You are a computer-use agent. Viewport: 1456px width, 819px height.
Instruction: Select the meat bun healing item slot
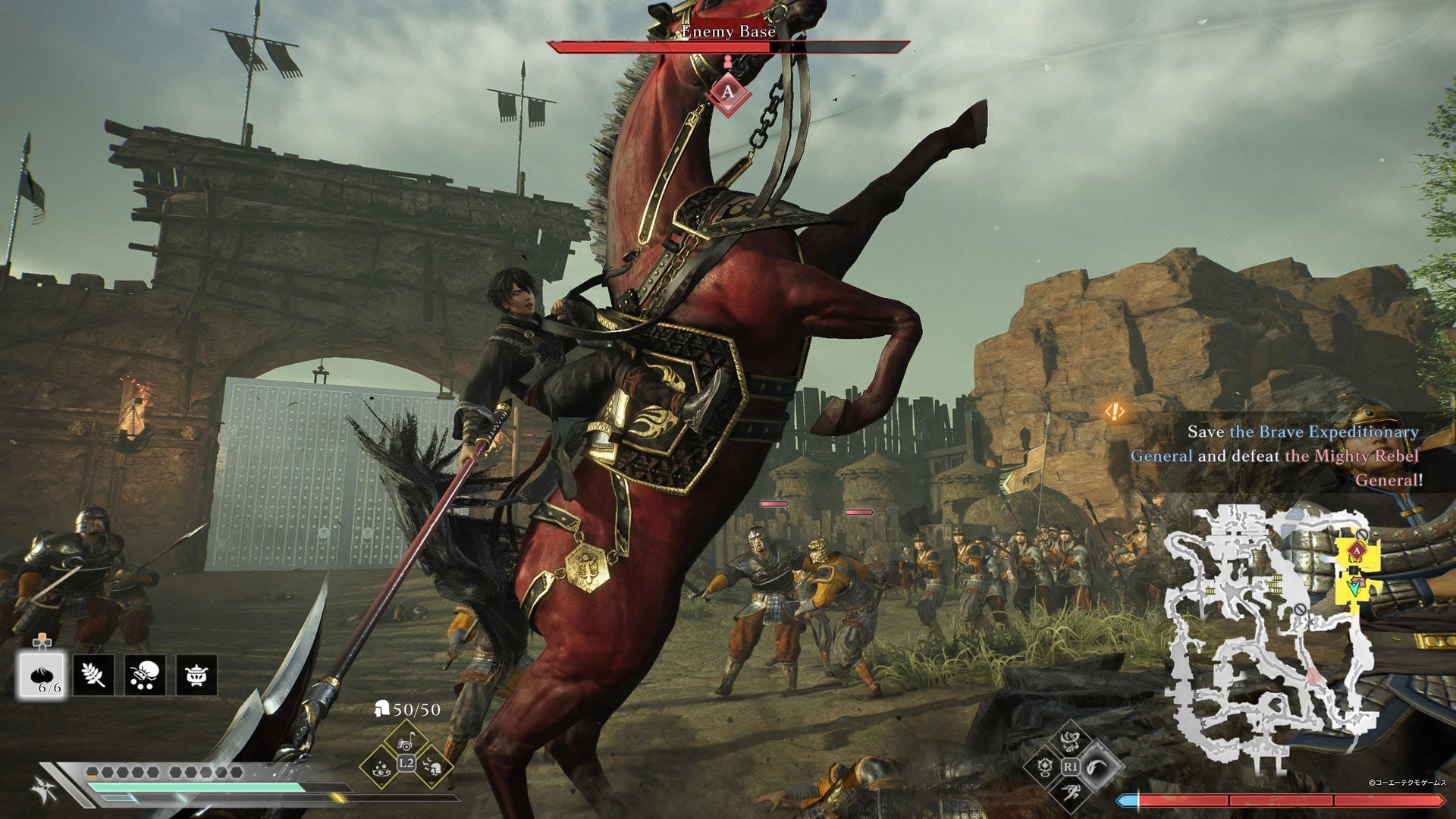click(42, 675)
